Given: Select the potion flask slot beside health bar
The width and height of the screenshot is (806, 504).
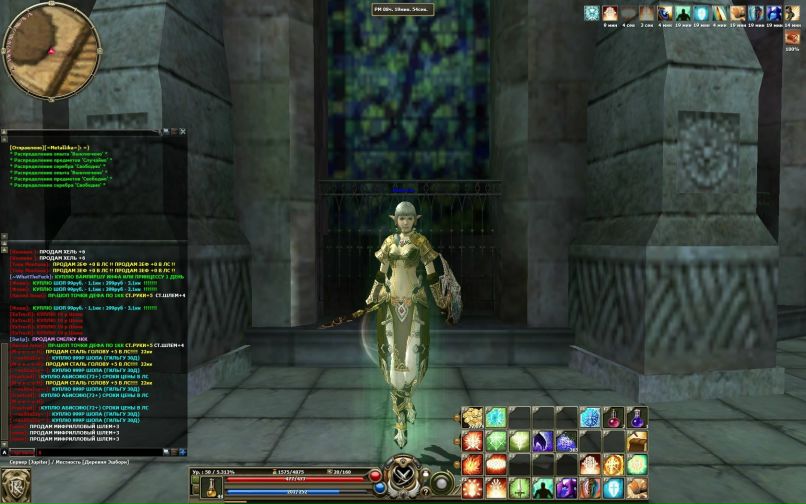Looking at the screenshot, I should click(211, 485).
